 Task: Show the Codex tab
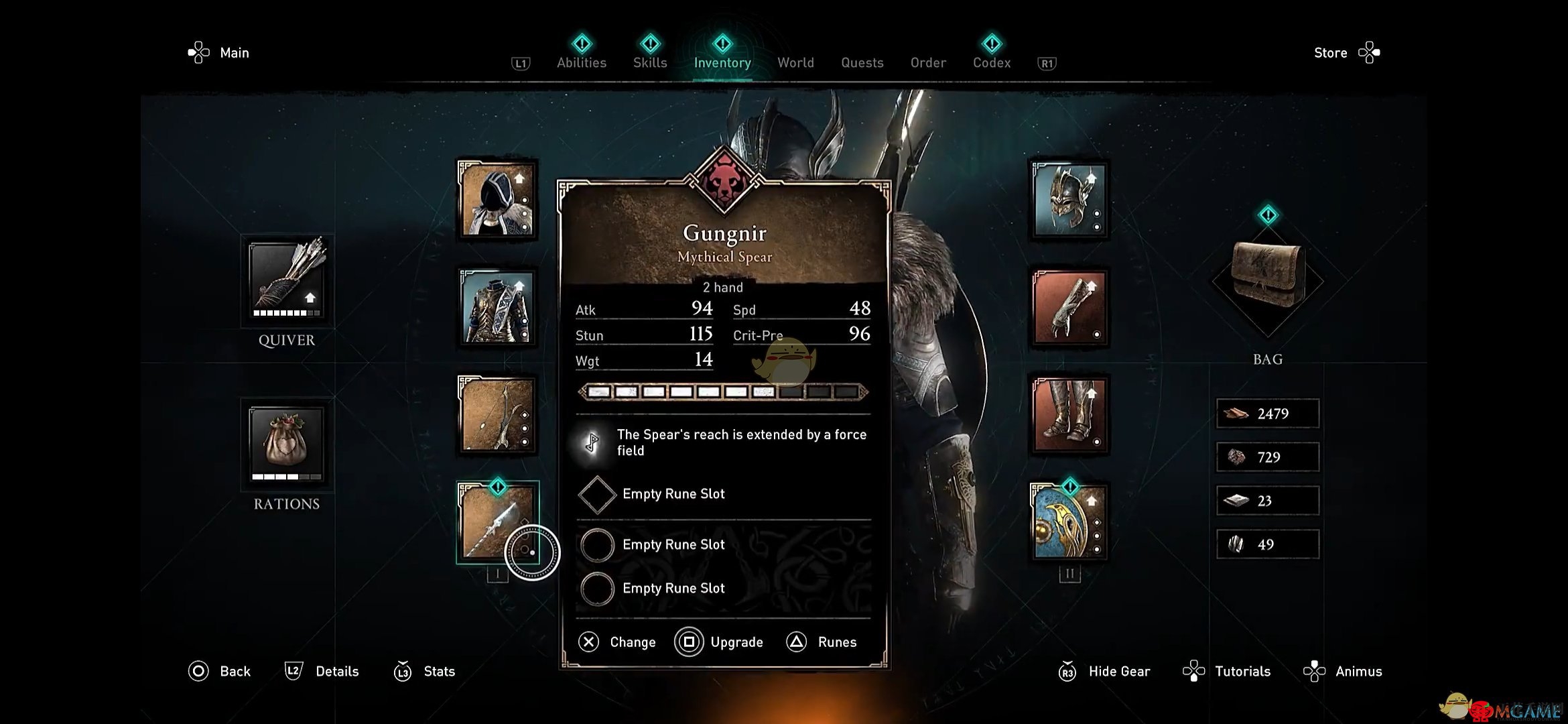coord(991,62)
